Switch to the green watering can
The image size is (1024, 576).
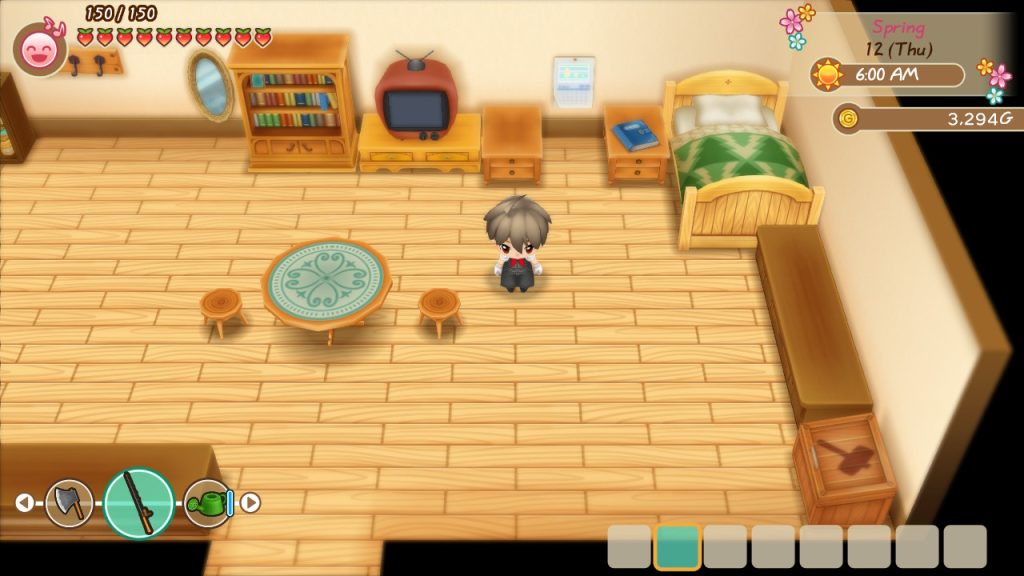[207, 503]
